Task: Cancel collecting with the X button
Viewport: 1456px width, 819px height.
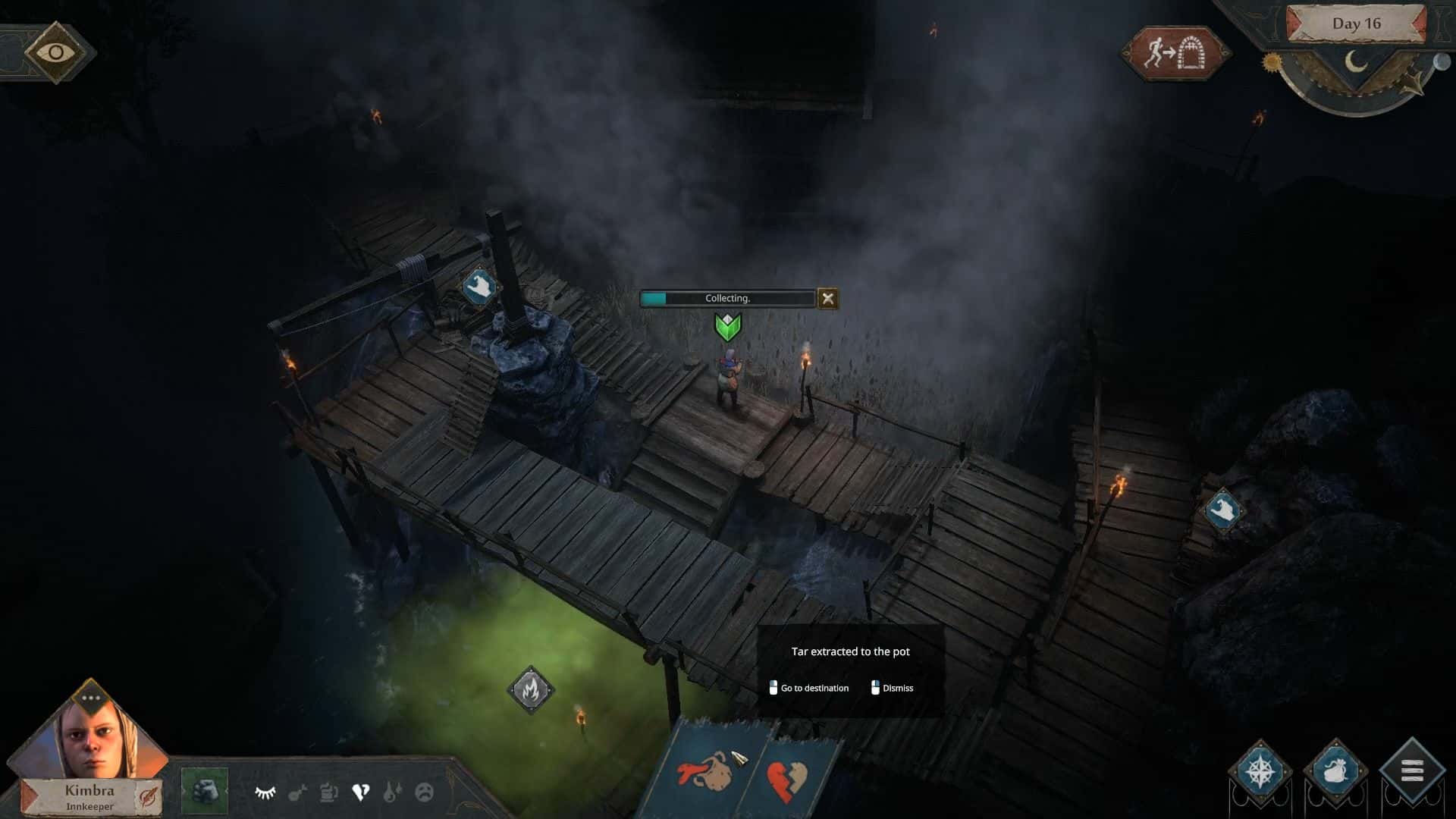Action: 827,298
